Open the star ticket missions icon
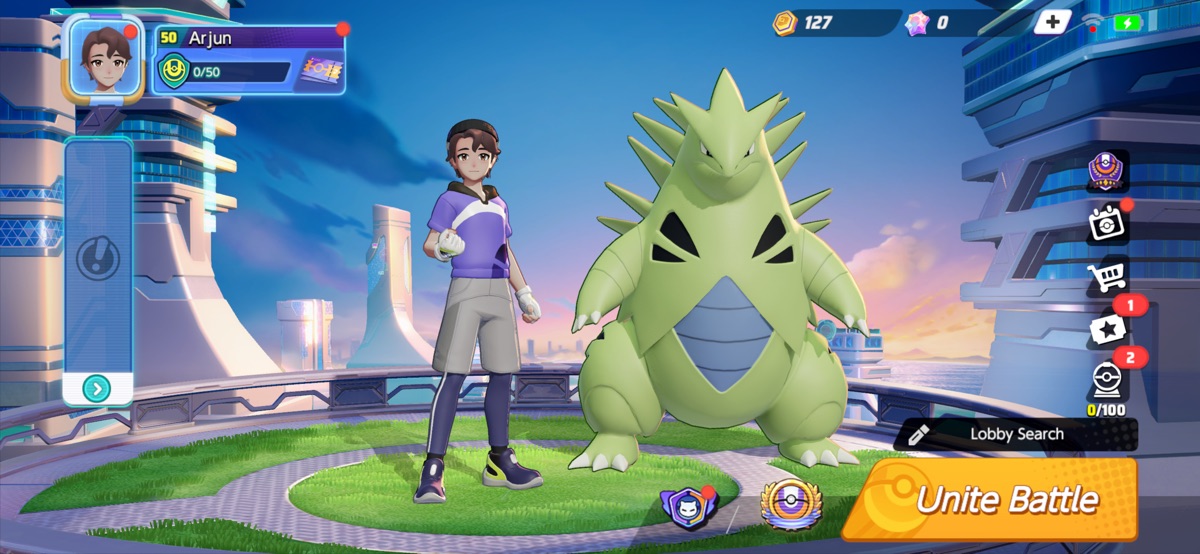 point(1107,328)
